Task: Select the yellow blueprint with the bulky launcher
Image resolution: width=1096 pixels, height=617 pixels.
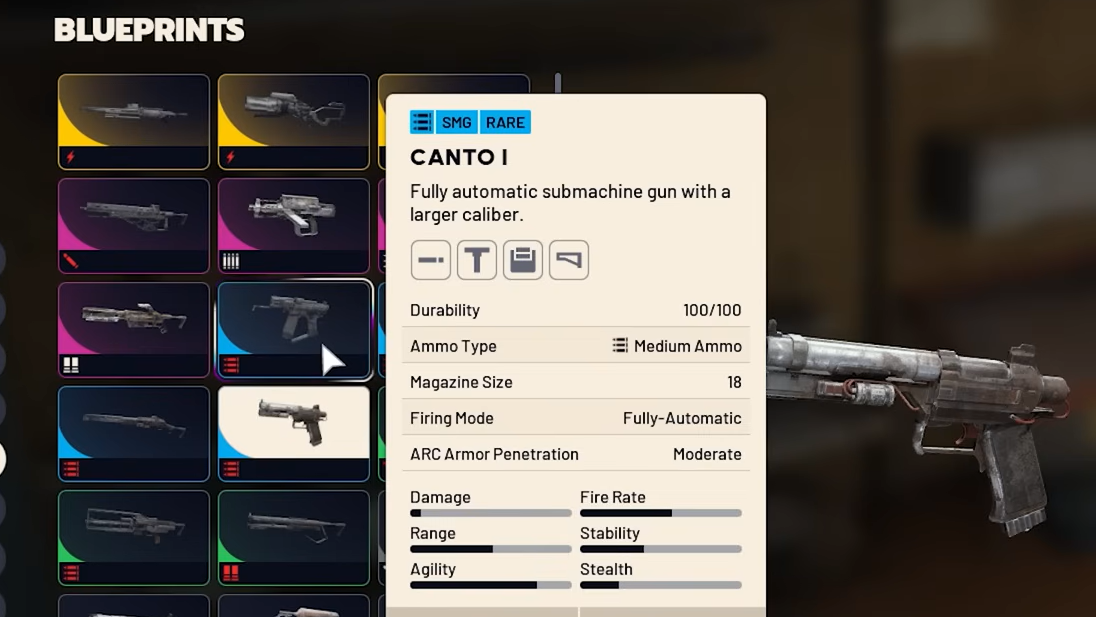Action: [293, 121]
